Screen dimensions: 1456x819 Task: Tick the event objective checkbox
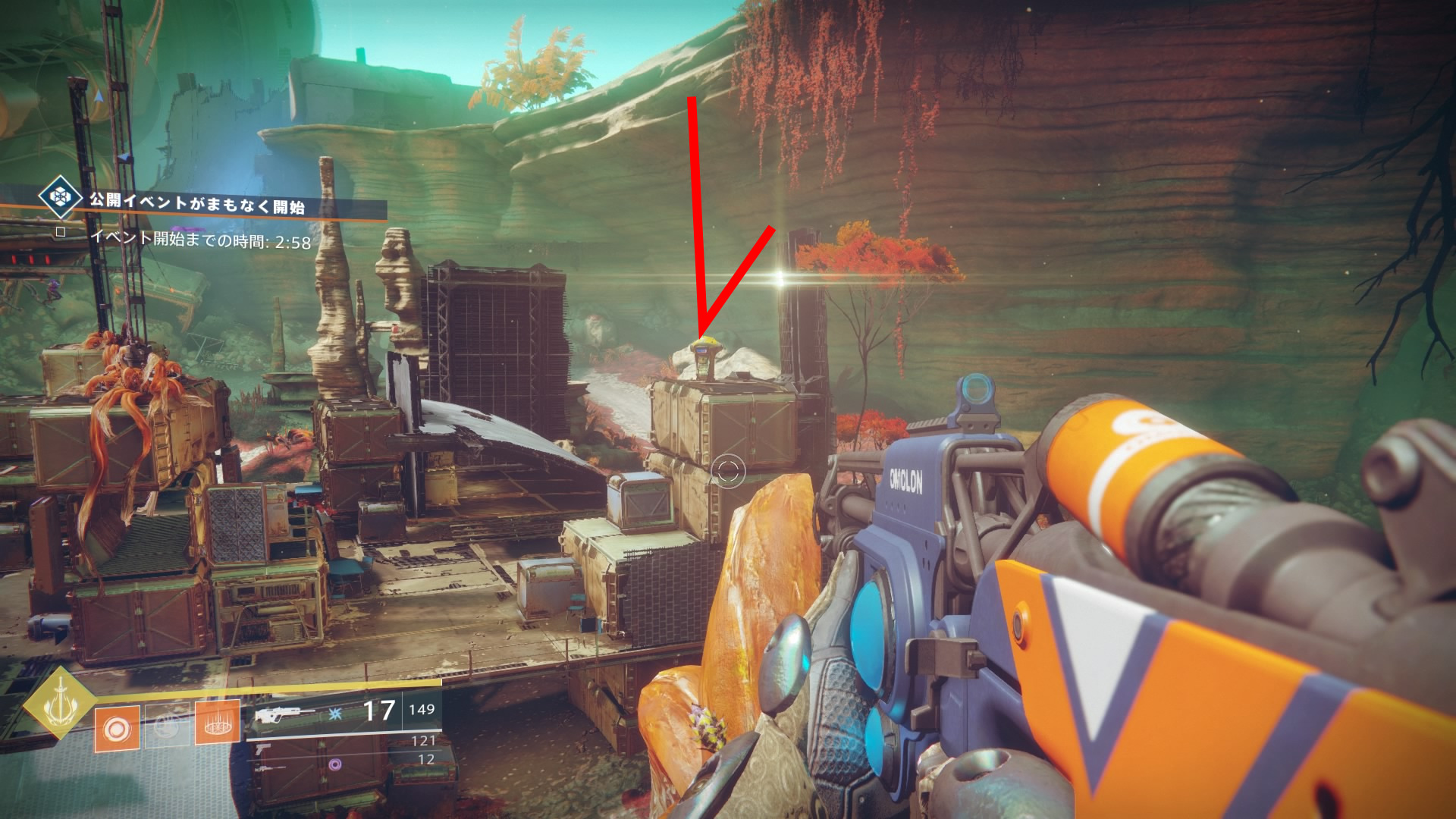[61, 232]
